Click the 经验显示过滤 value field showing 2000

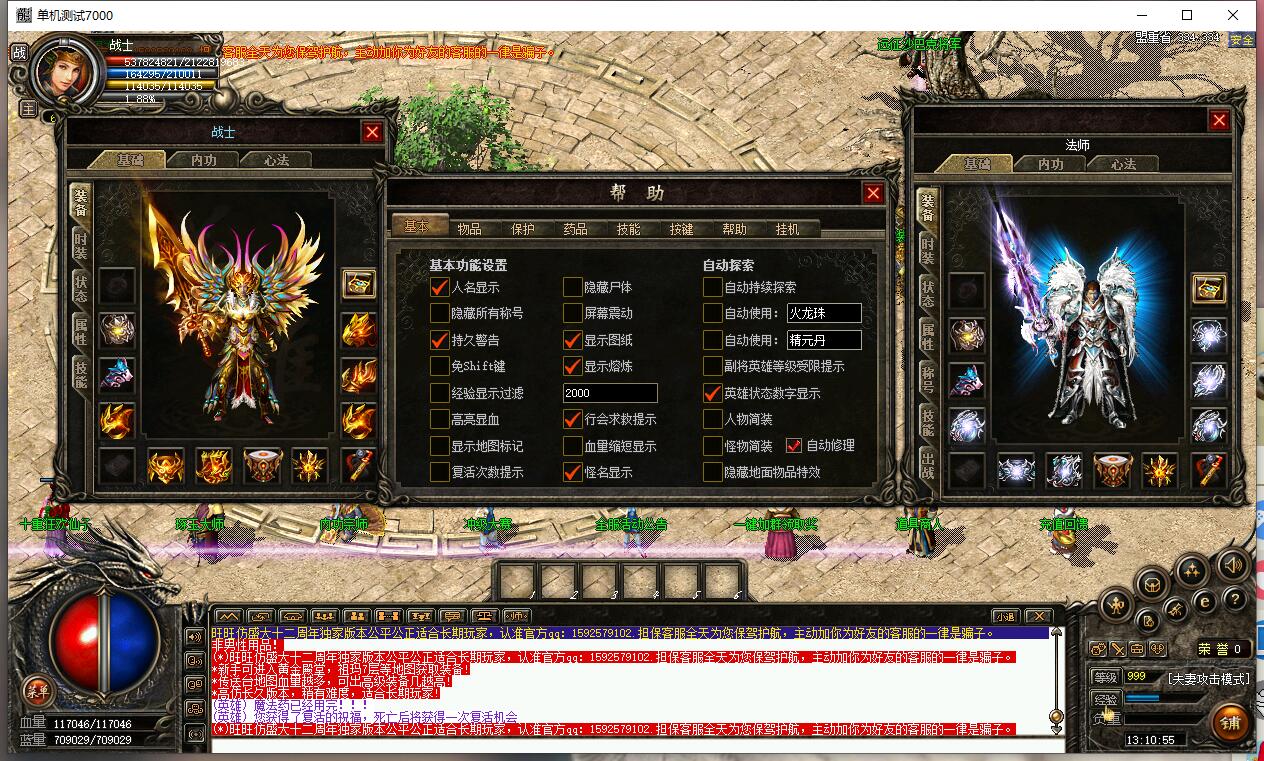pos(610,393)
